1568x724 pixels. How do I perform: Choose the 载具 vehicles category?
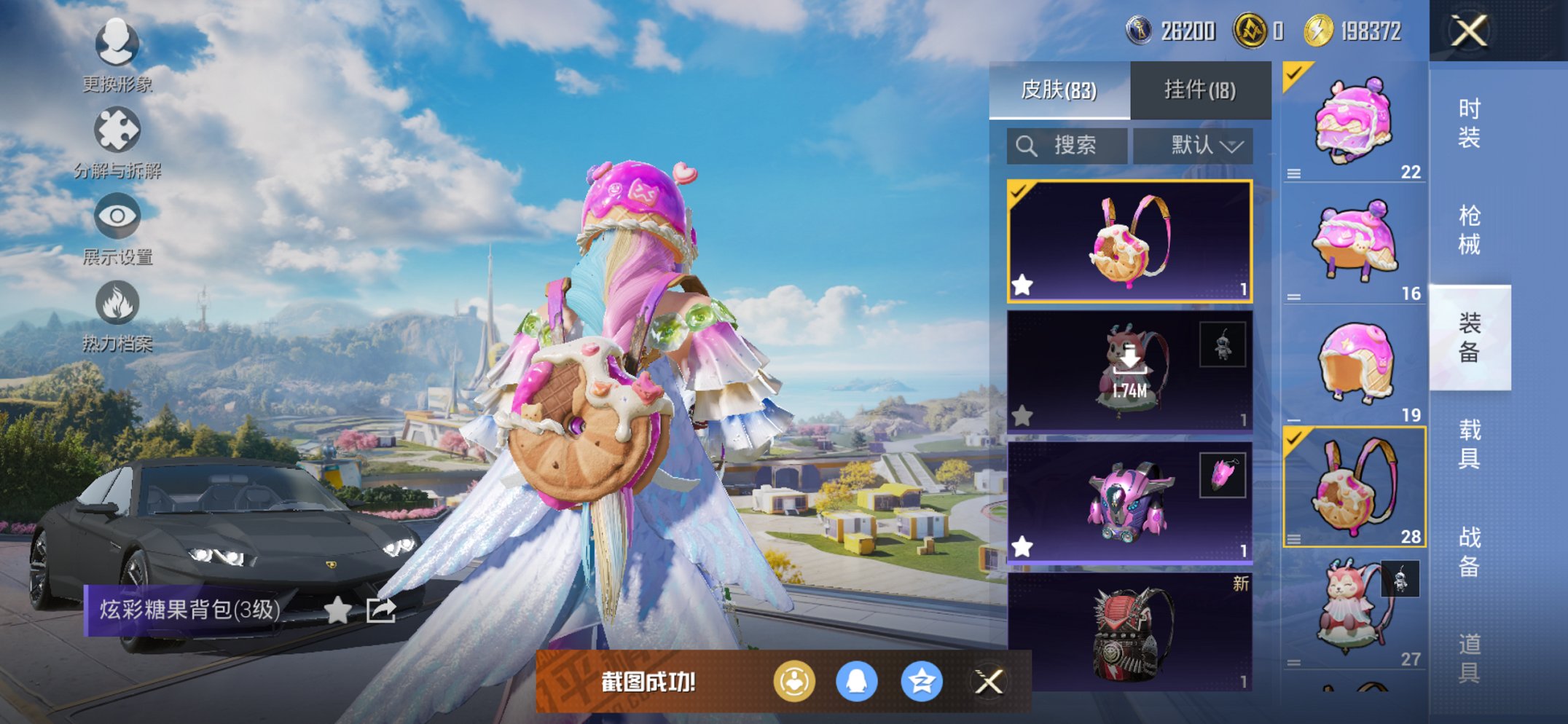(1469, 444)
